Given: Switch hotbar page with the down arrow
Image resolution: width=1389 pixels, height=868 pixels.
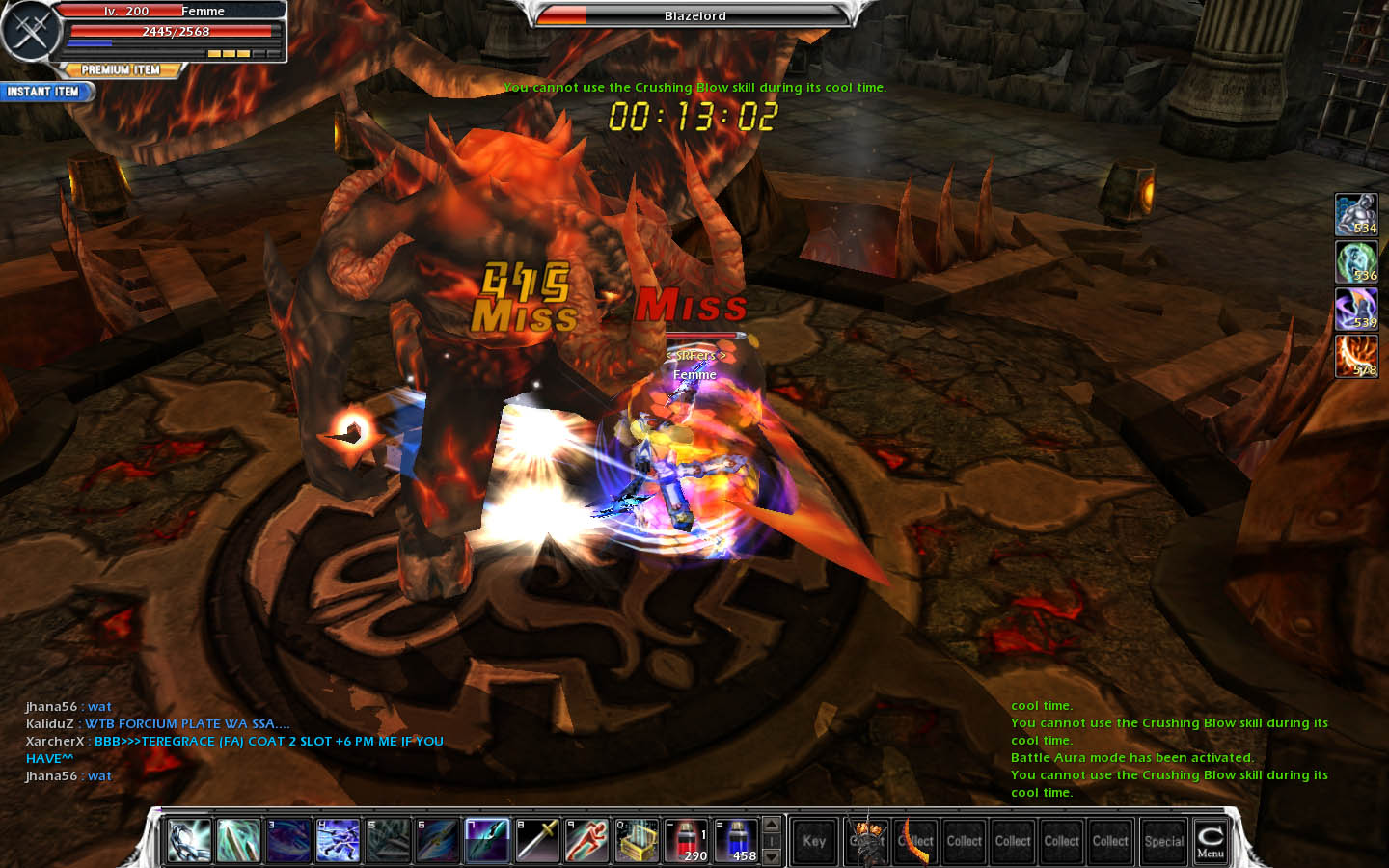Looking at the screenshot, I should [x=772, y=856].
